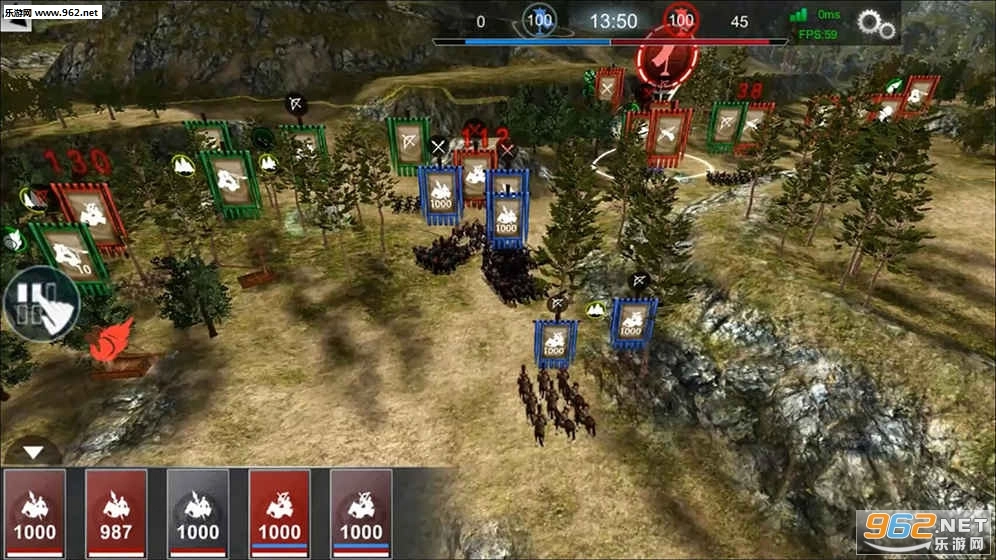Image resolution: width=996 pixels, height=560 pixels.
Task: Select the green unit banner marked 10
Action: 68,254
